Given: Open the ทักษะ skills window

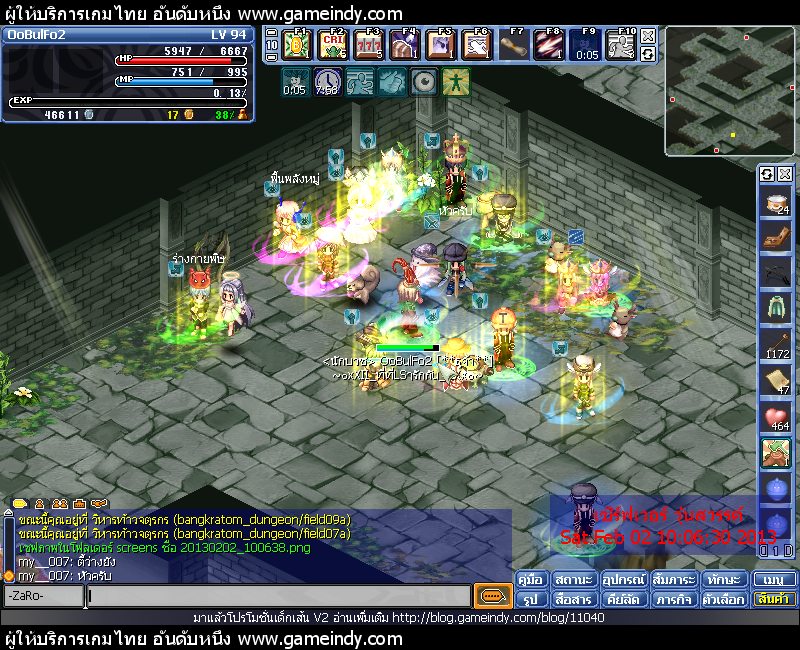Looking at the screenshot, I should (722, 580).
